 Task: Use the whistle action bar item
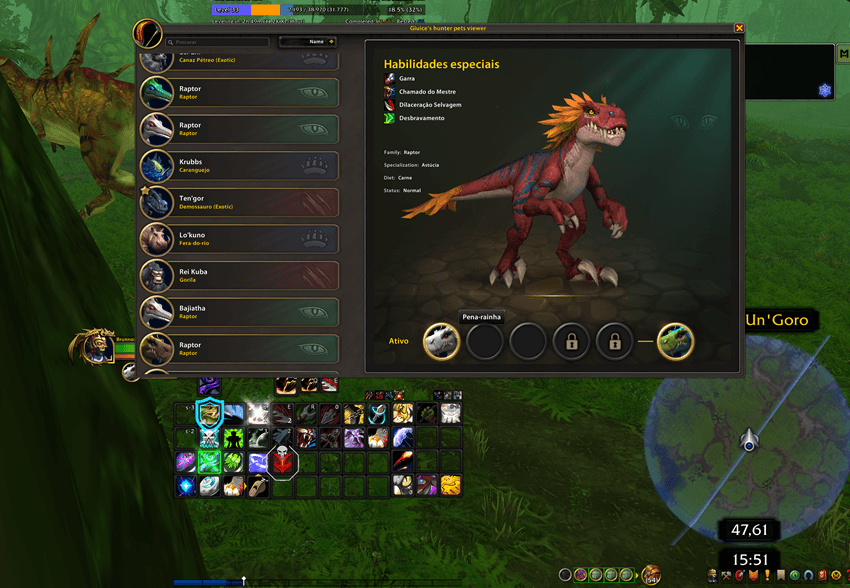point(259,486)
